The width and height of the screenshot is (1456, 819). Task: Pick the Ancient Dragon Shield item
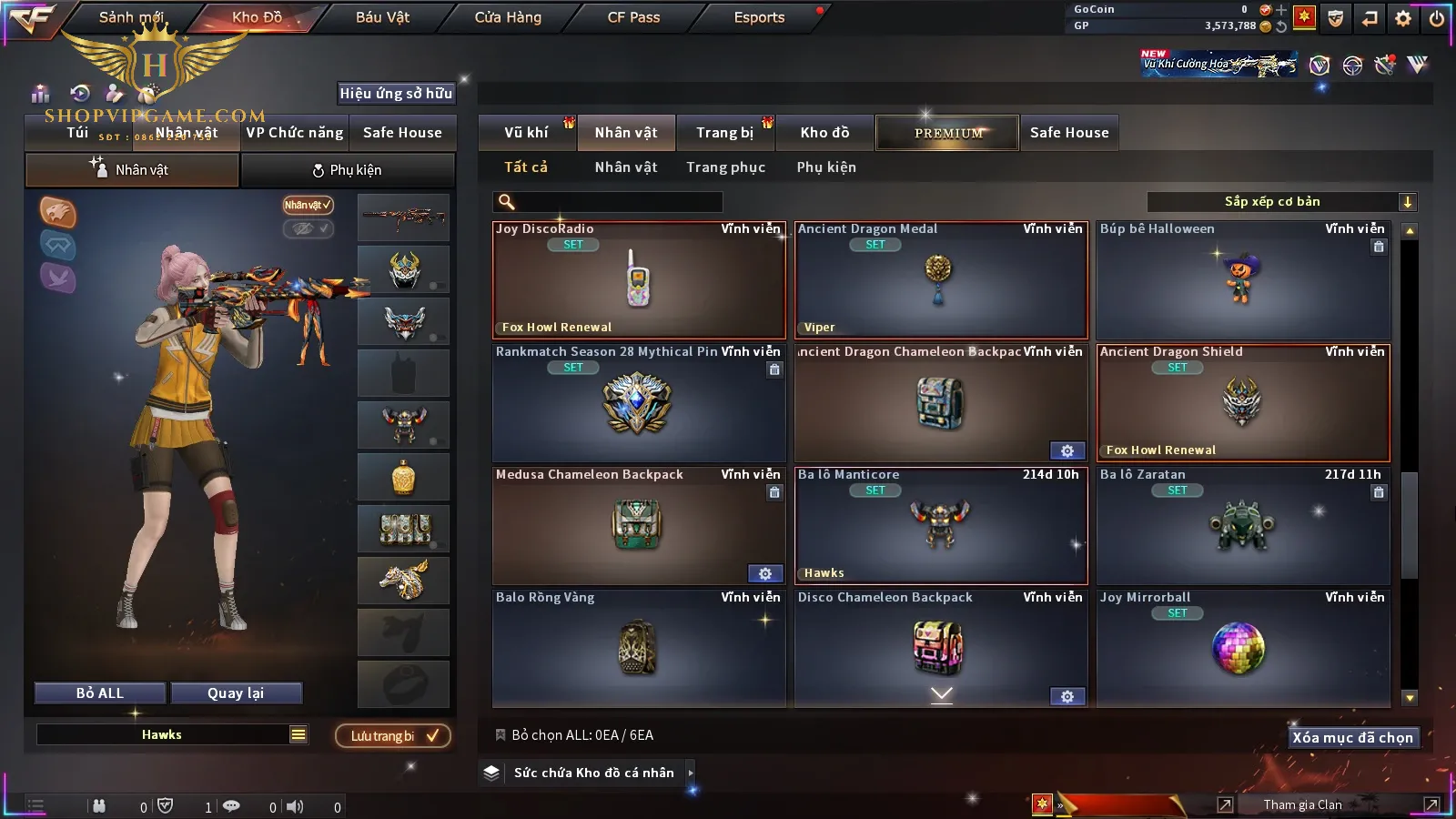point(1243,403)
